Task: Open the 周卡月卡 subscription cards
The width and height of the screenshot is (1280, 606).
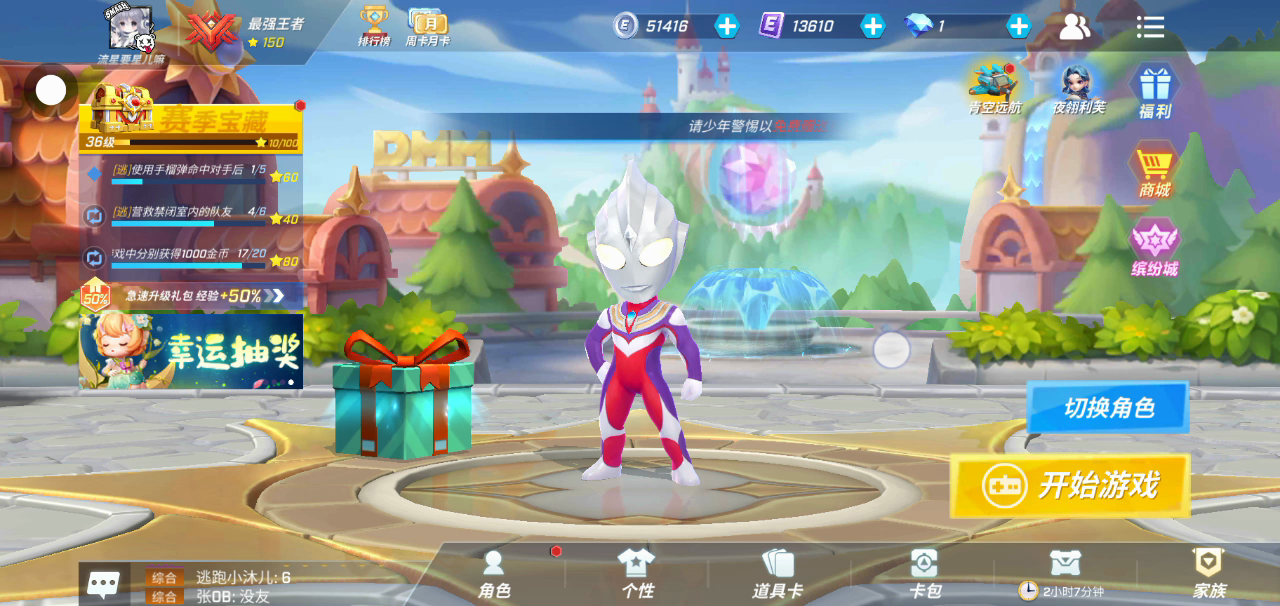Action: [x=427, y=27]
